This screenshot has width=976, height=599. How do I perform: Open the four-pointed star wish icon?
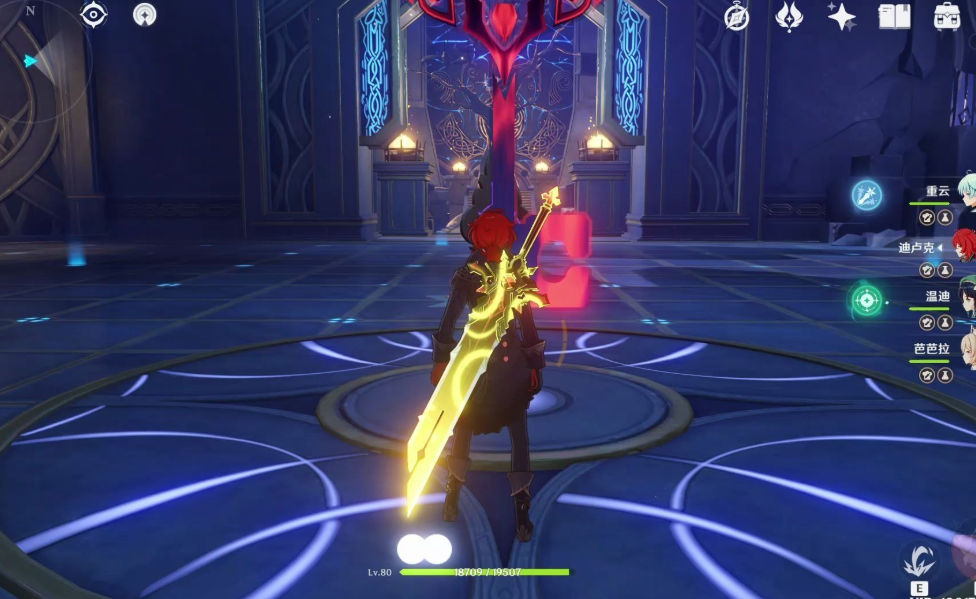pos(841,16)
